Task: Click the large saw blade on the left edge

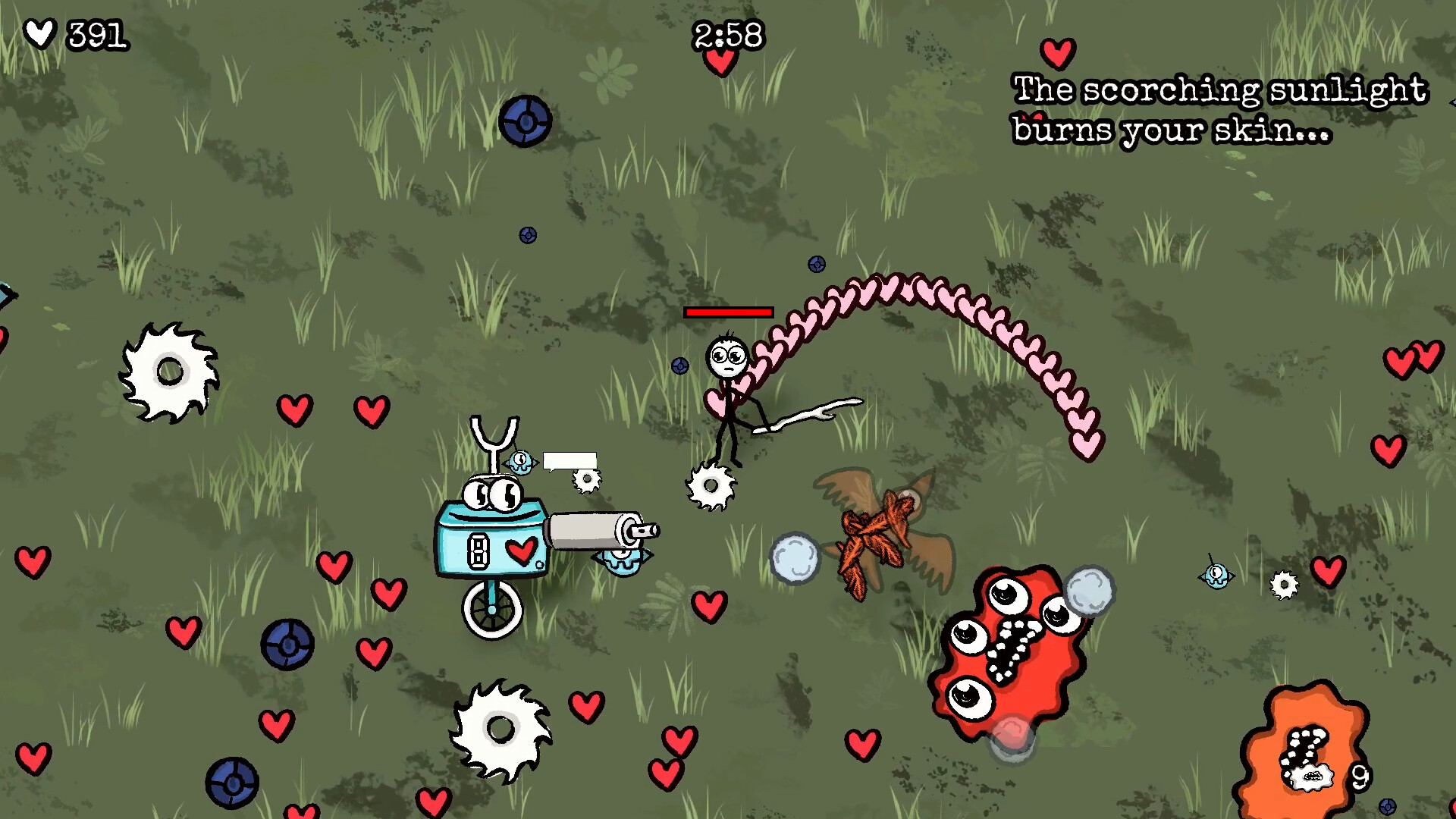Action: coord(168,372)
